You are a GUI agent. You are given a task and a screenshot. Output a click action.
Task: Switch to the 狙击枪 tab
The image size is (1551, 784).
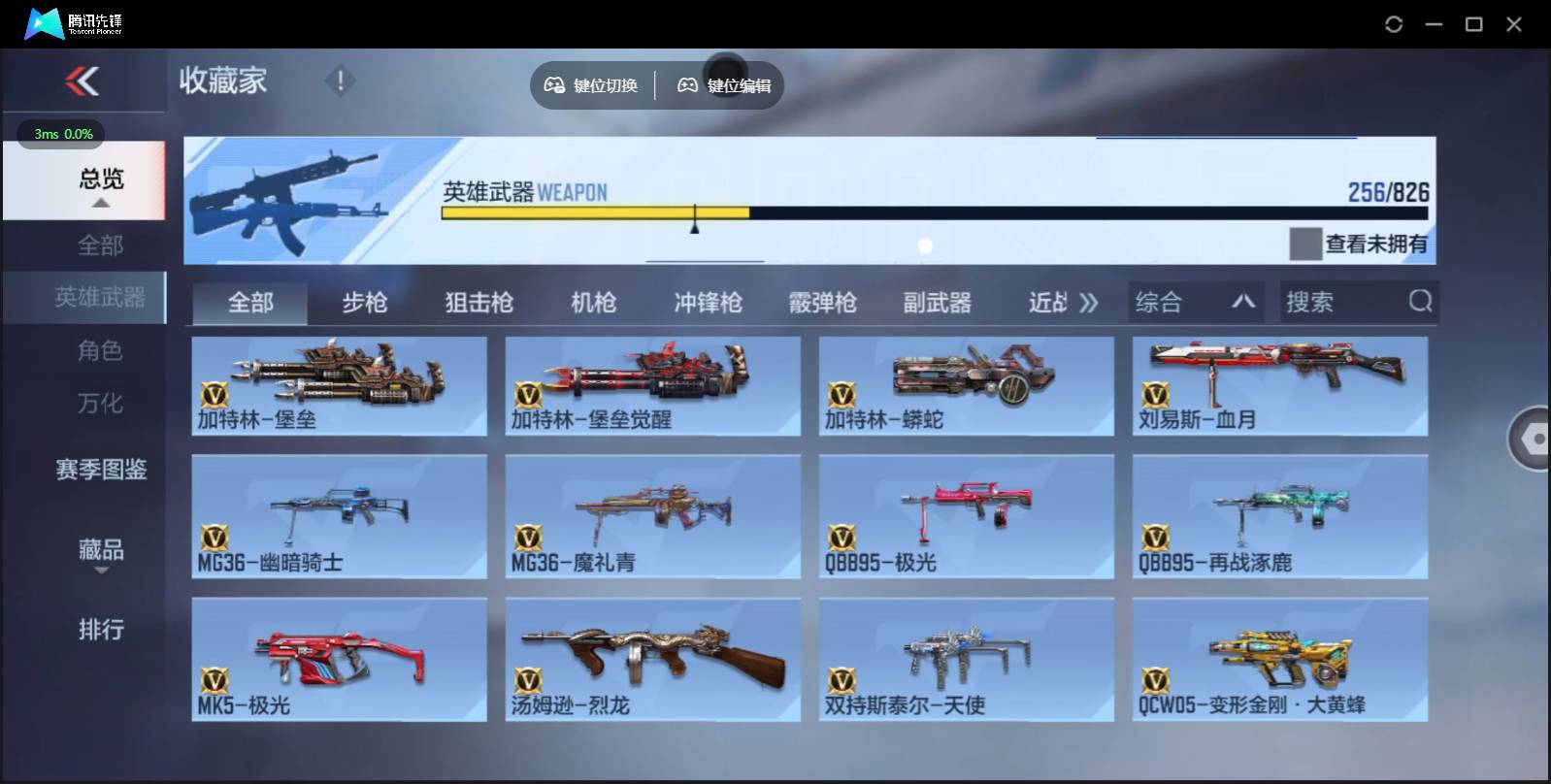click(479, 303)
